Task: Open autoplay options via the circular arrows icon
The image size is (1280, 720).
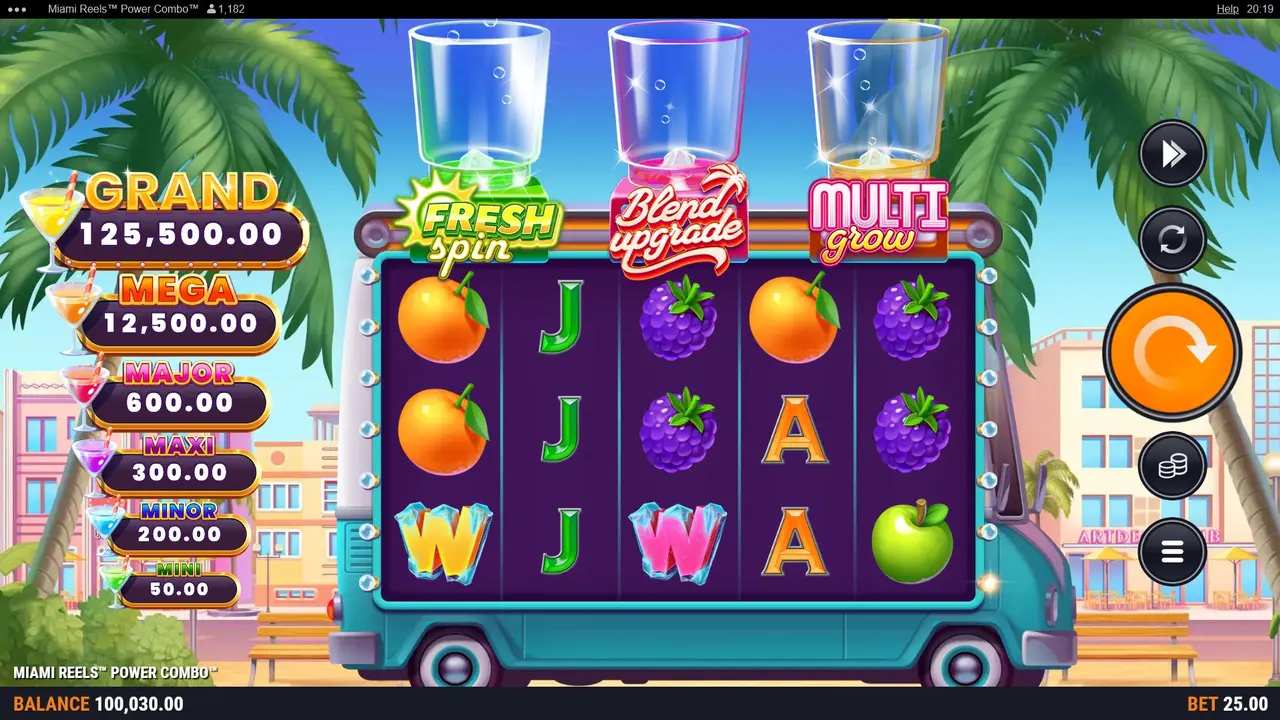Action: [1171, 240]
